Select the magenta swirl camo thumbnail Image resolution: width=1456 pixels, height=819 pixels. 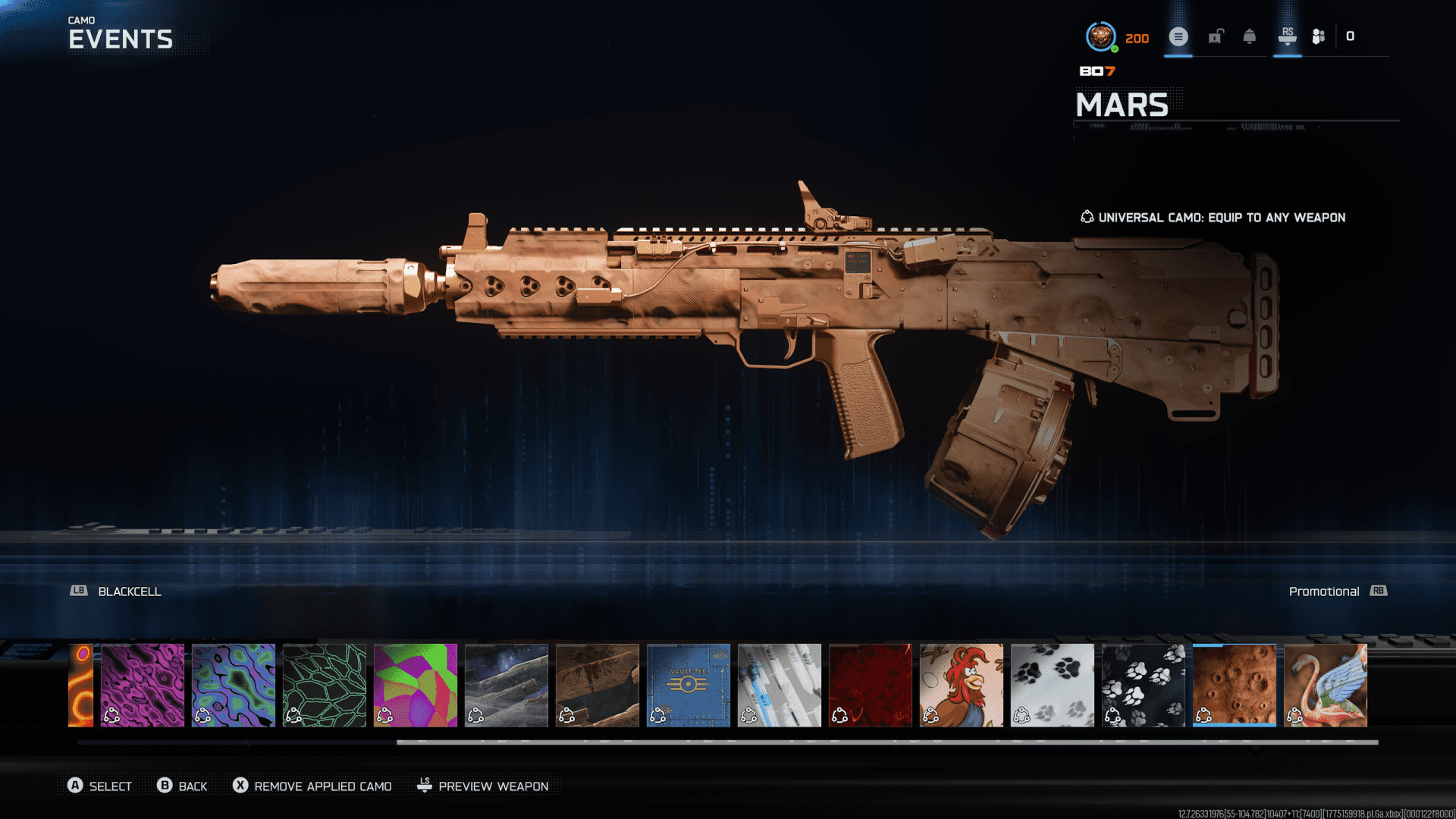pyautogui.click(x=143, y=686)
